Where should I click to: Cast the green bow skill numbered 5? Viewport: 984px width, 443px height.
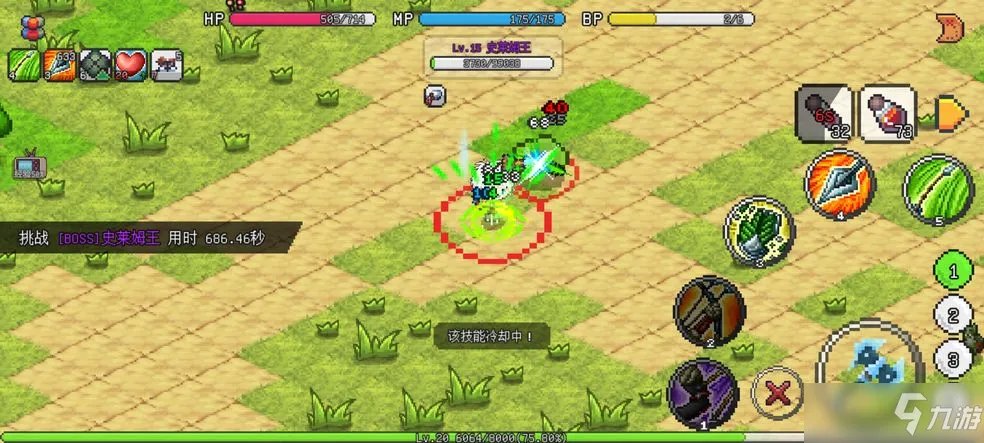tap(938, 188)
